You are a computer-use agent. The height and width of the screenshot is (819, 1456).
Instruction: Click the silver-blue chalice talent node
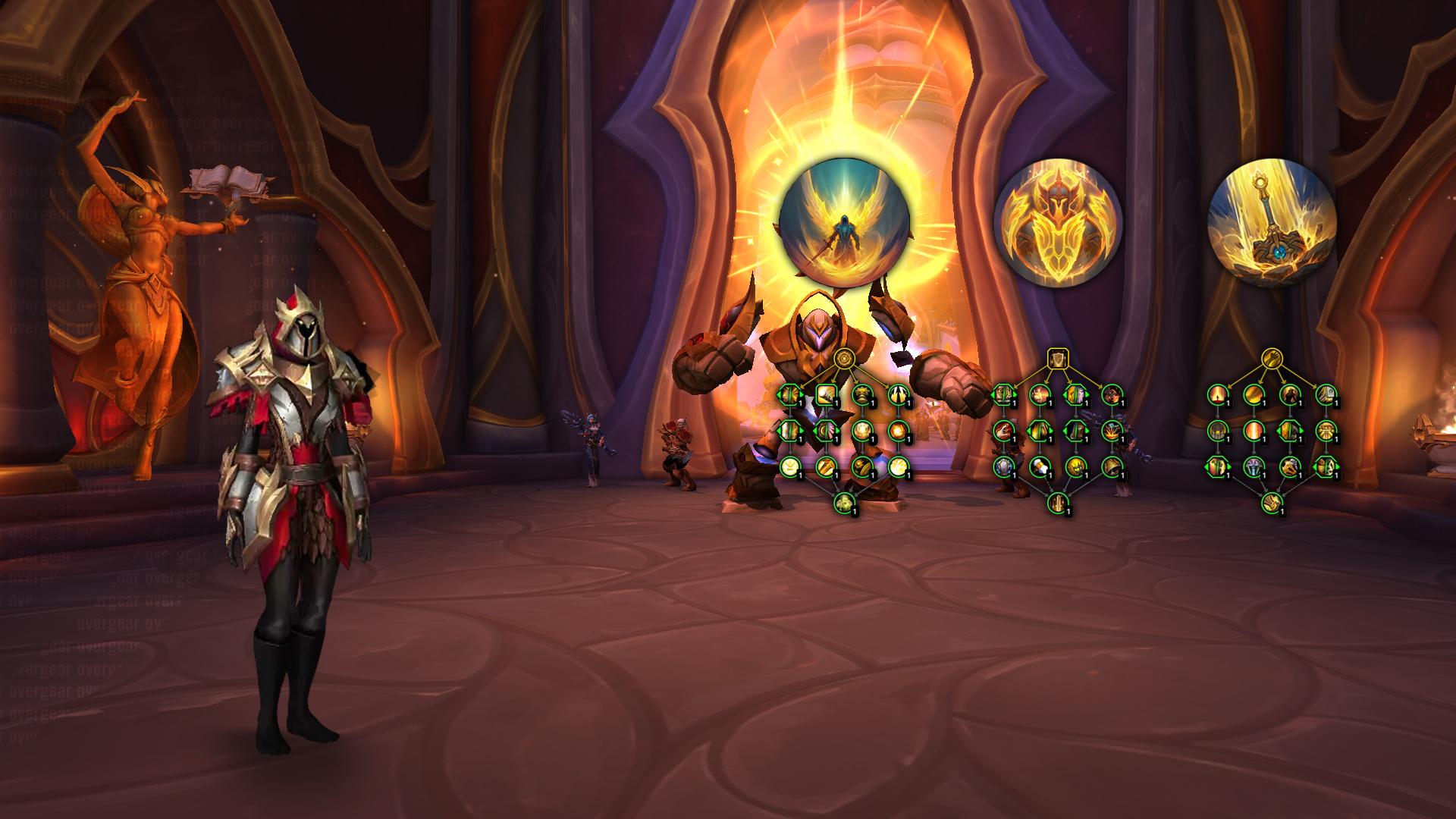(x=1254, y=466)
